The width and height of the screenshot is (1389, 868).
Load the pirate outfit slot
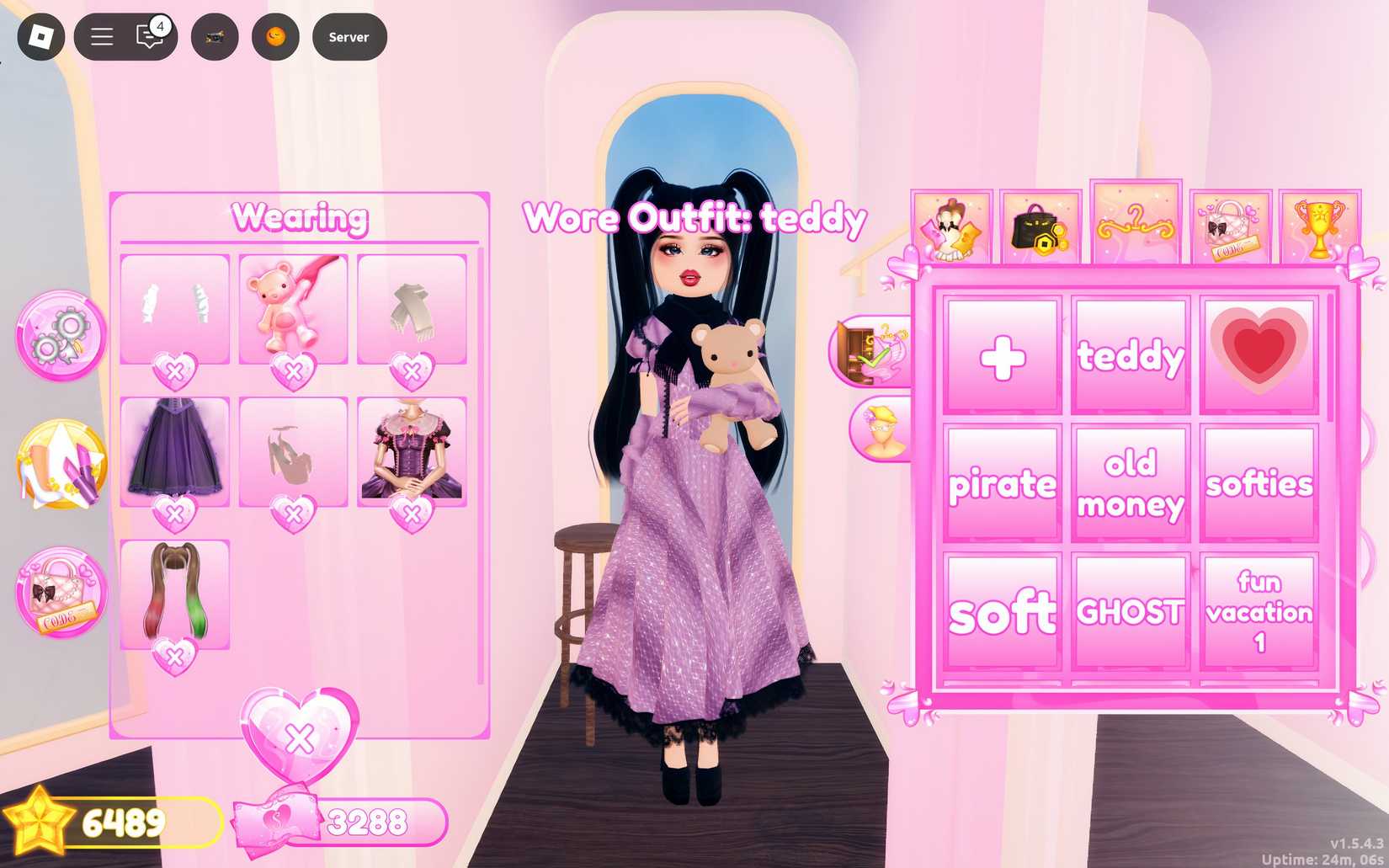pyautogui.click(x=1002, y=482)
